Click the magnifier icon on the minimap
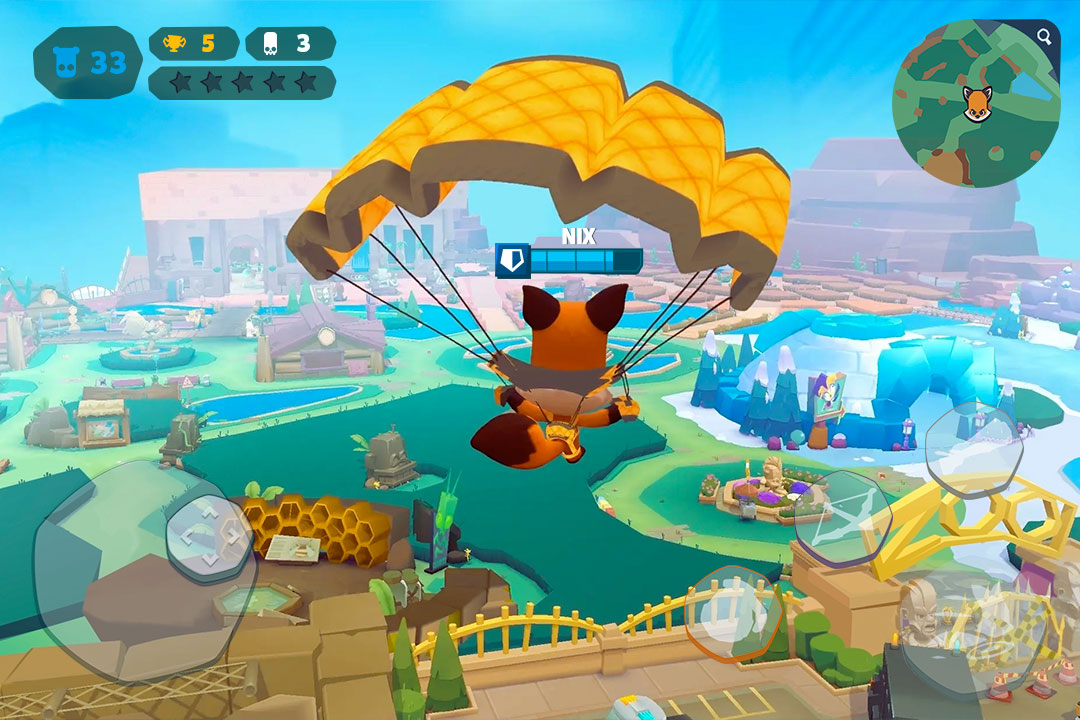1080x720 pixels. tap(1044, 38)
